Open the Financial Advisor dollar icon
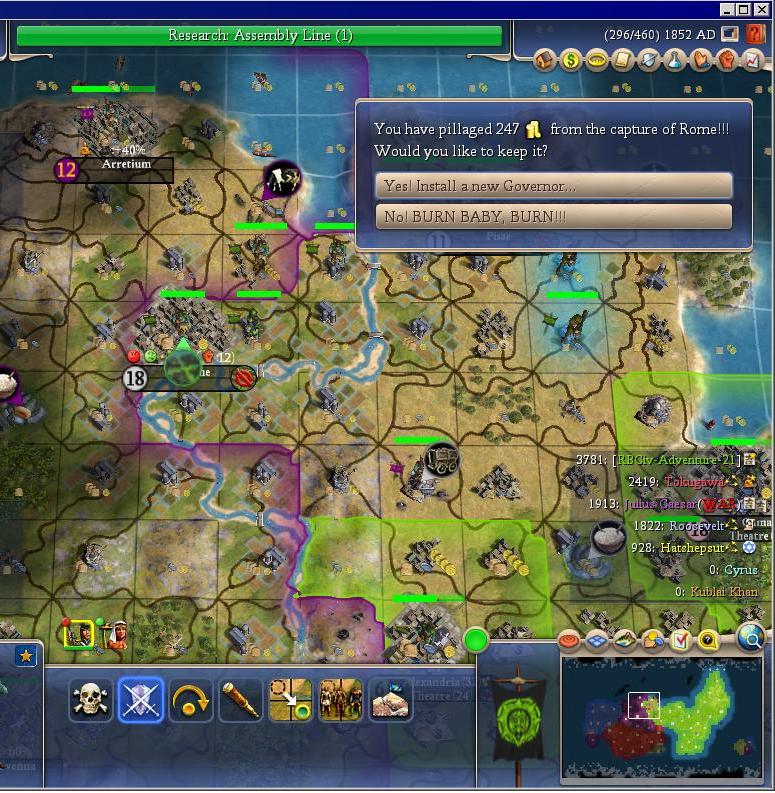Viewport: 775px width, 793px height. pyautogui.click(x=571, y=61)
